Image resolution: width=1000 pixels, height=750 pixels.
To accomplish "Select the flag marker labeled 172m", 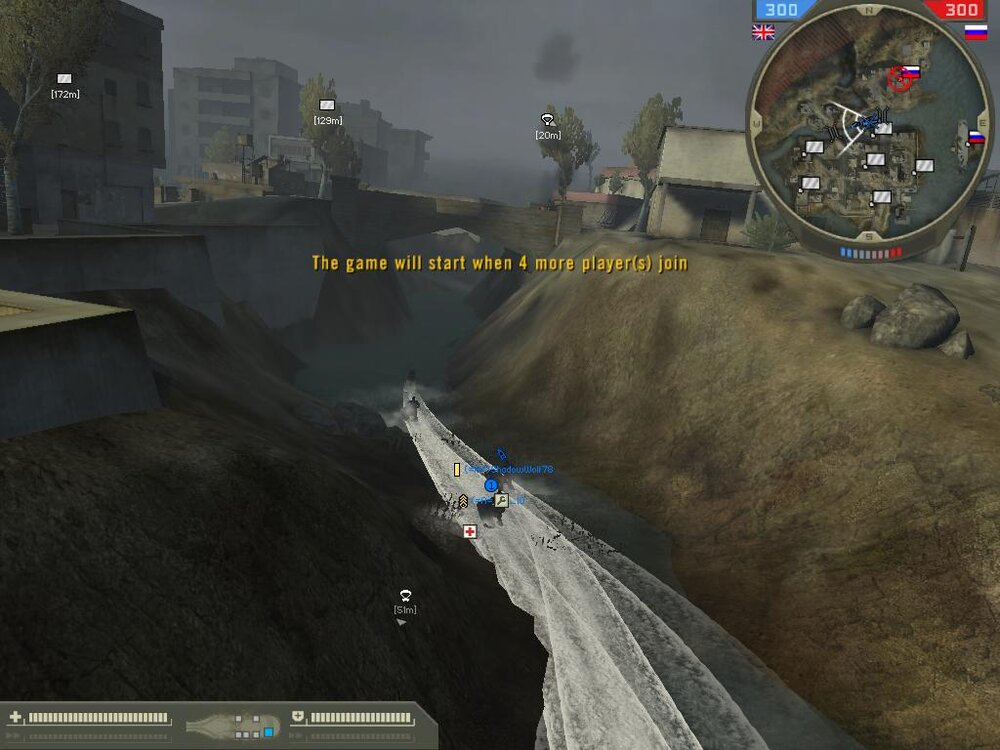I will pyautogui.click(x=65, y=79).
